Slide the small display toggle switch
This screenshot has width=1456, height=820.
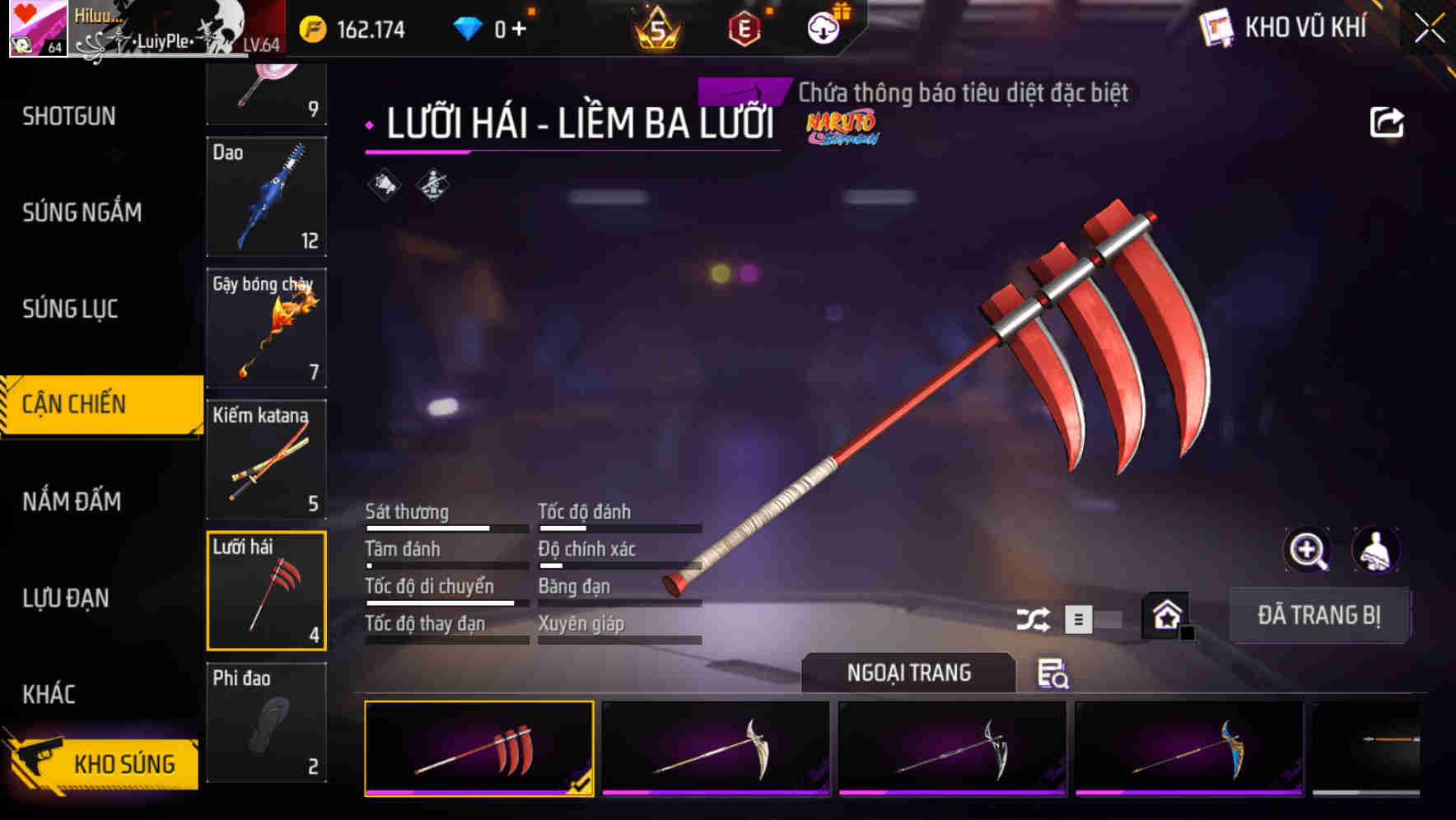pyautogui.click(x=1095, y=617)
